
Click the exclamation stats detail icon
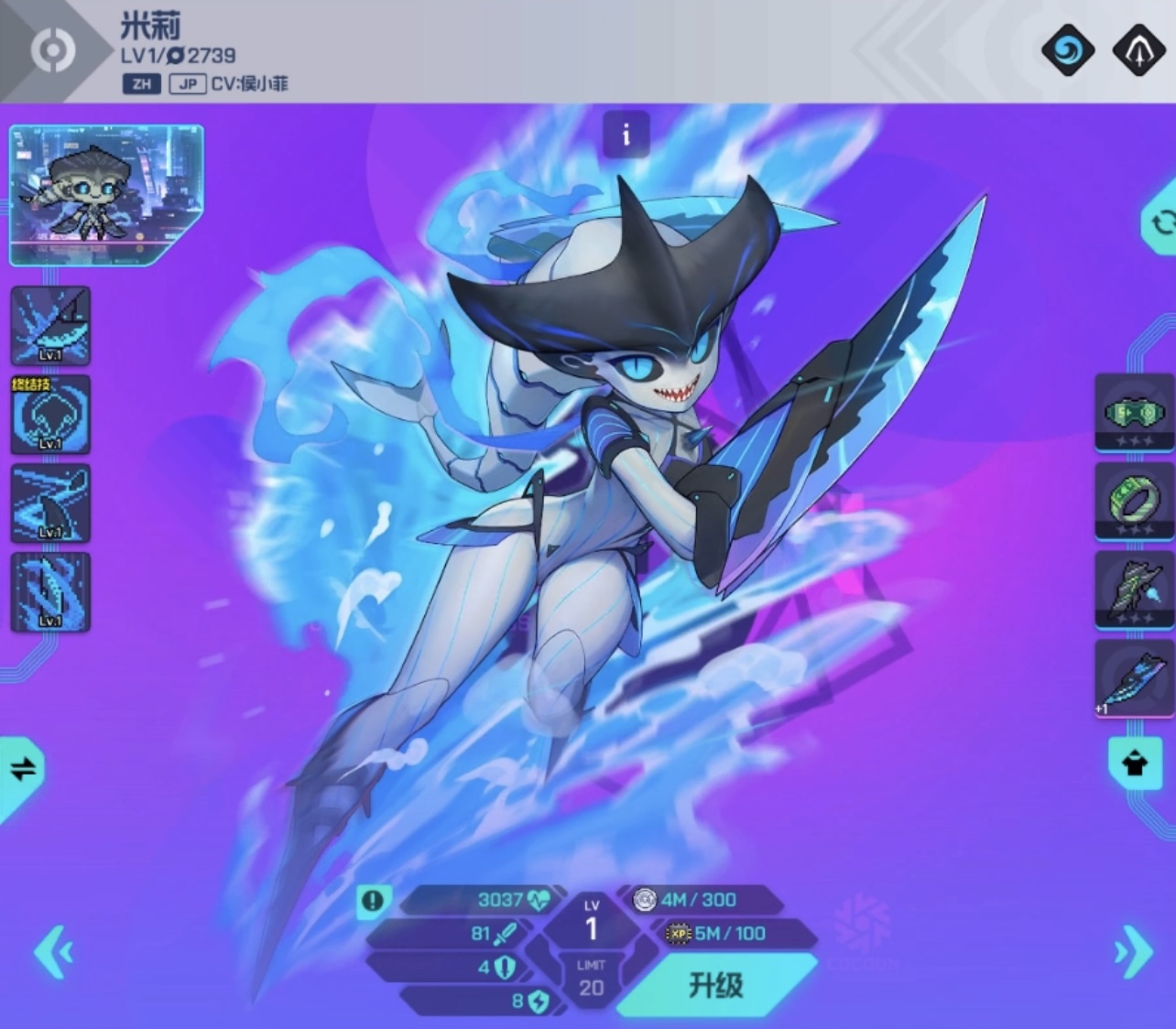(373, 901)
